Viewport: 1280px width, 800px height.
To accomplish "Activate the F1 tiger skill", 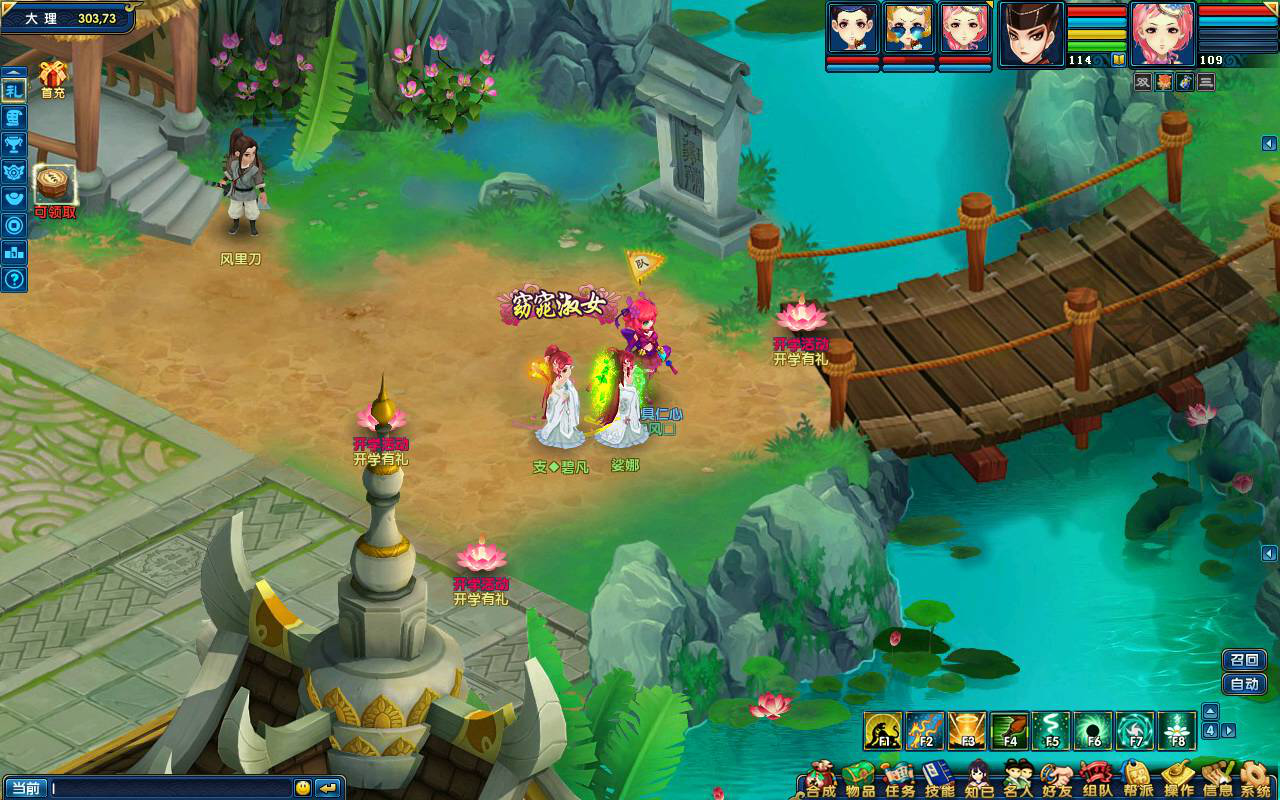I will pos(883,731).
